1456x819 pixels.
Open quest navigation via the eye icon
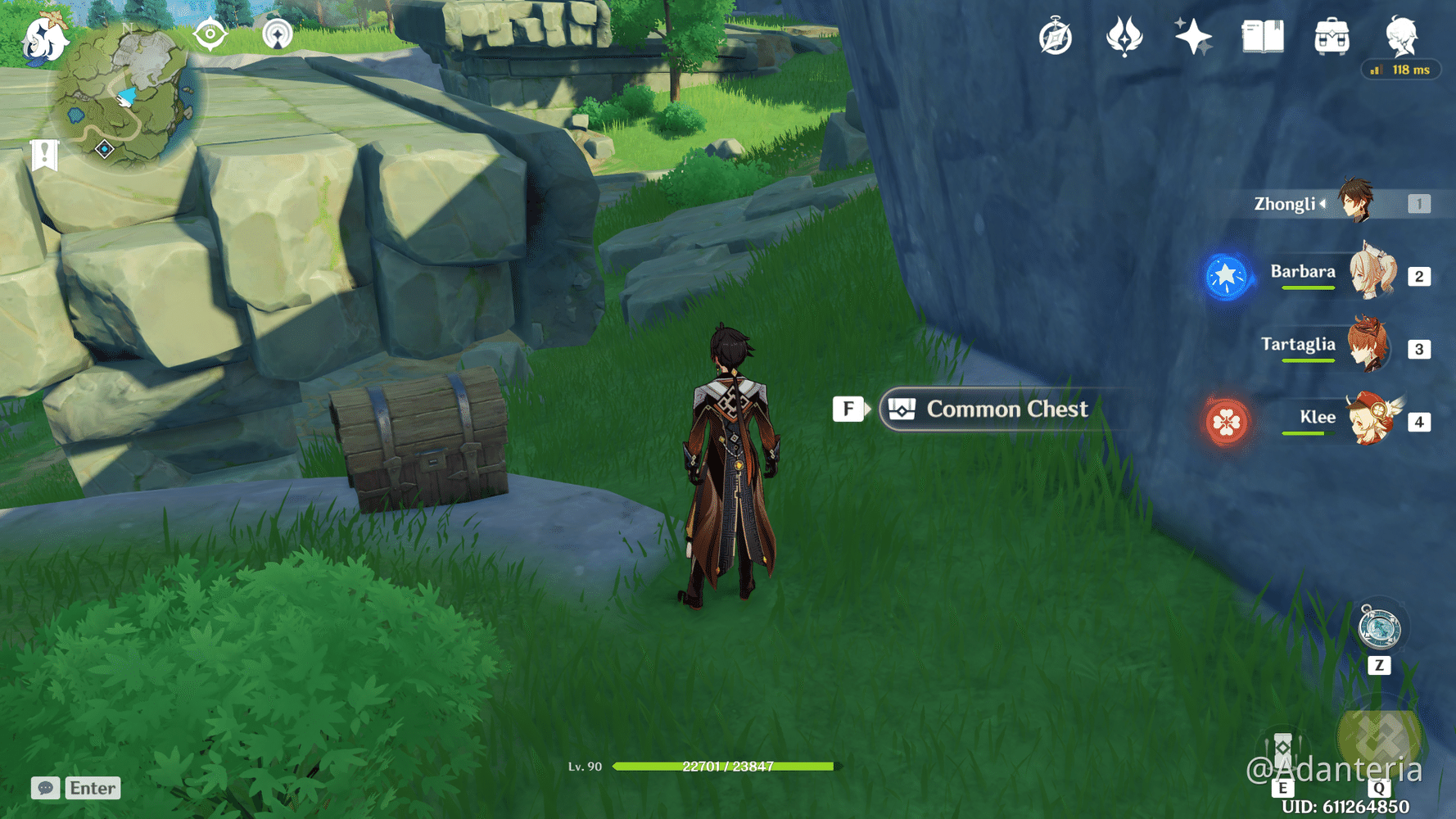click(x=211, y=36)
